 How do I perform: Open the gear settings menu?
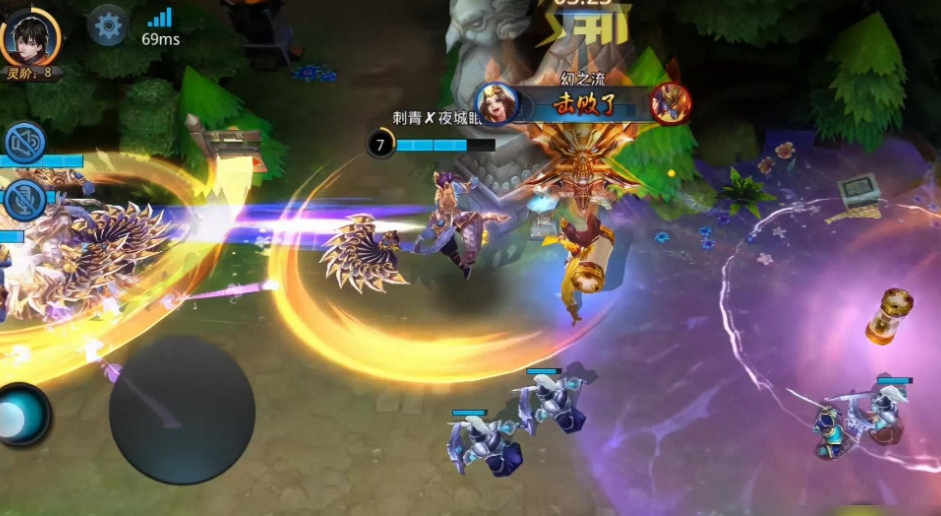(107, 24)
